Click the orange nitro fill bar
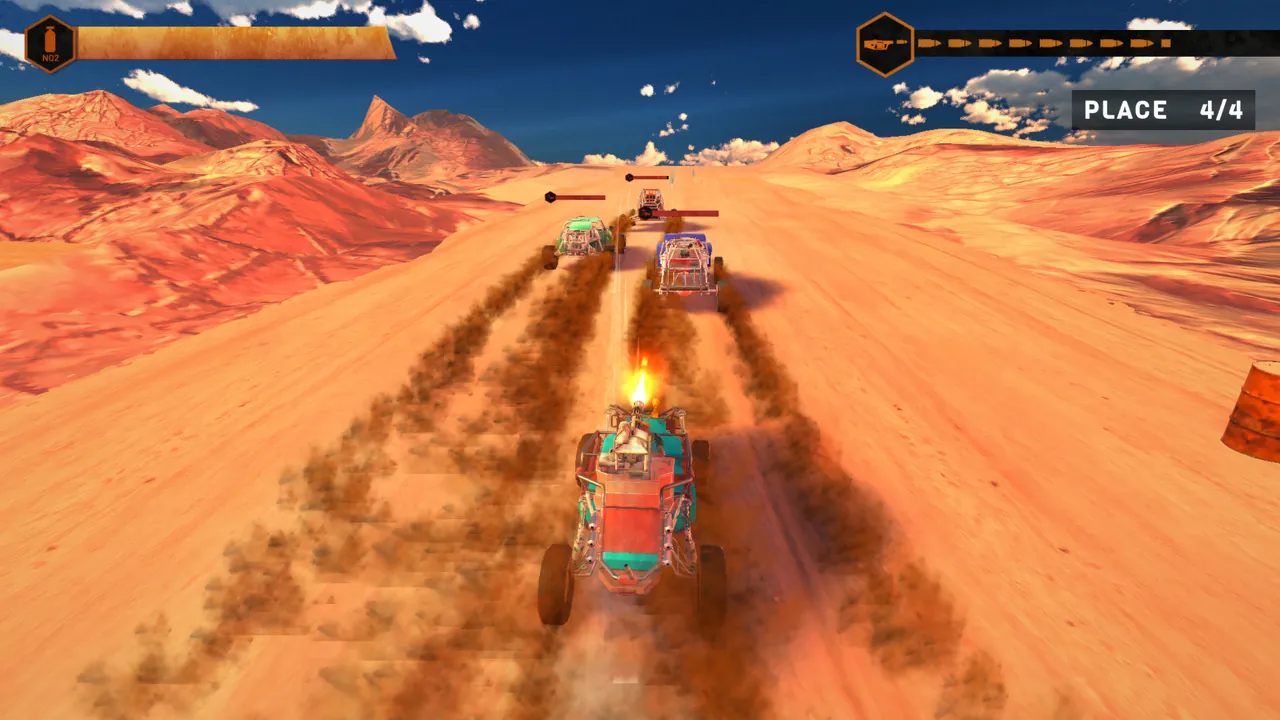Viewport: 1280px width, 720px height. click(x=230, y=40)
